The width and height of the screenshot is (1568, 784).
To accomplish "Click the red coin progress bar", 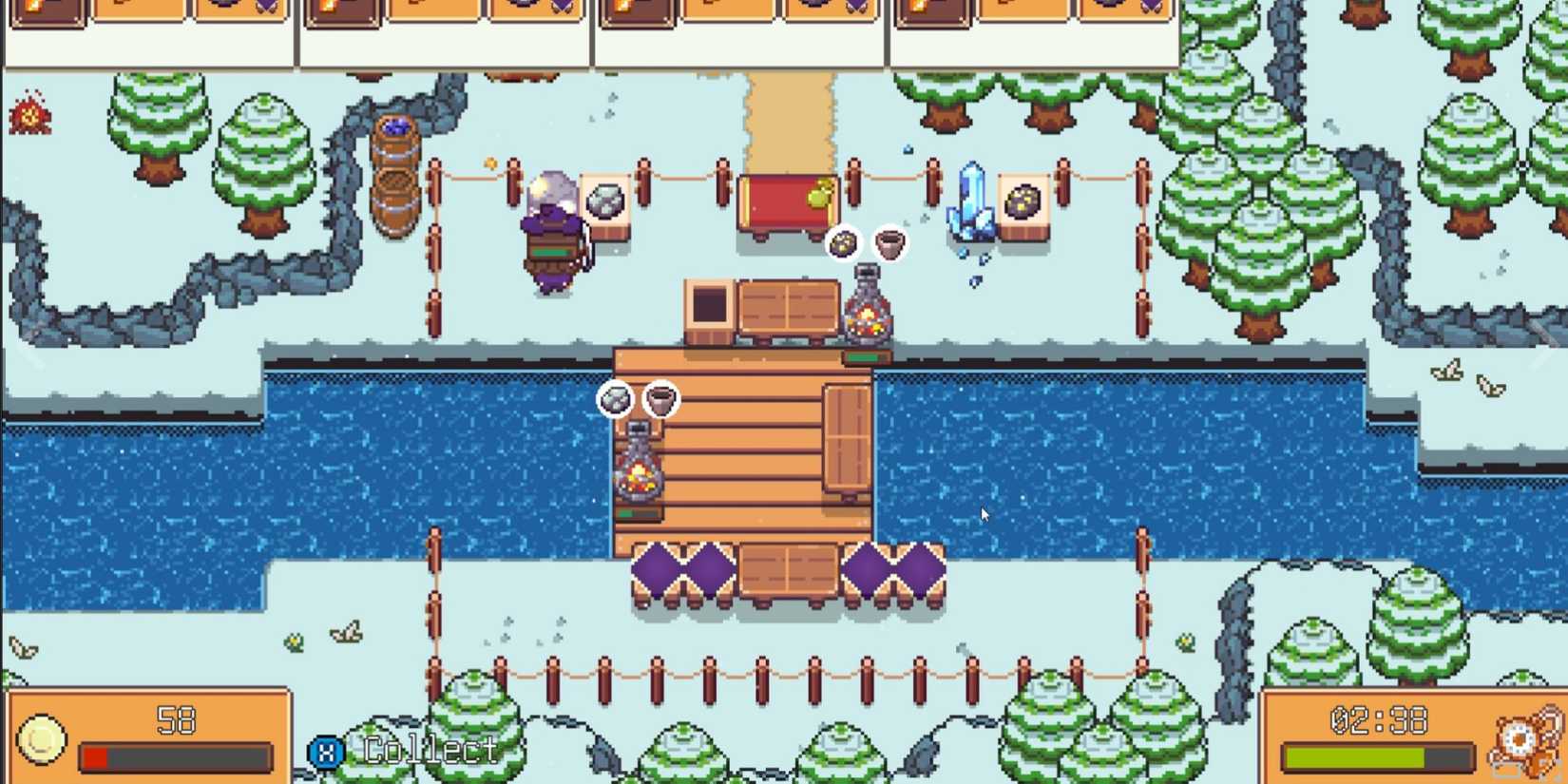I will coord(97,756).
